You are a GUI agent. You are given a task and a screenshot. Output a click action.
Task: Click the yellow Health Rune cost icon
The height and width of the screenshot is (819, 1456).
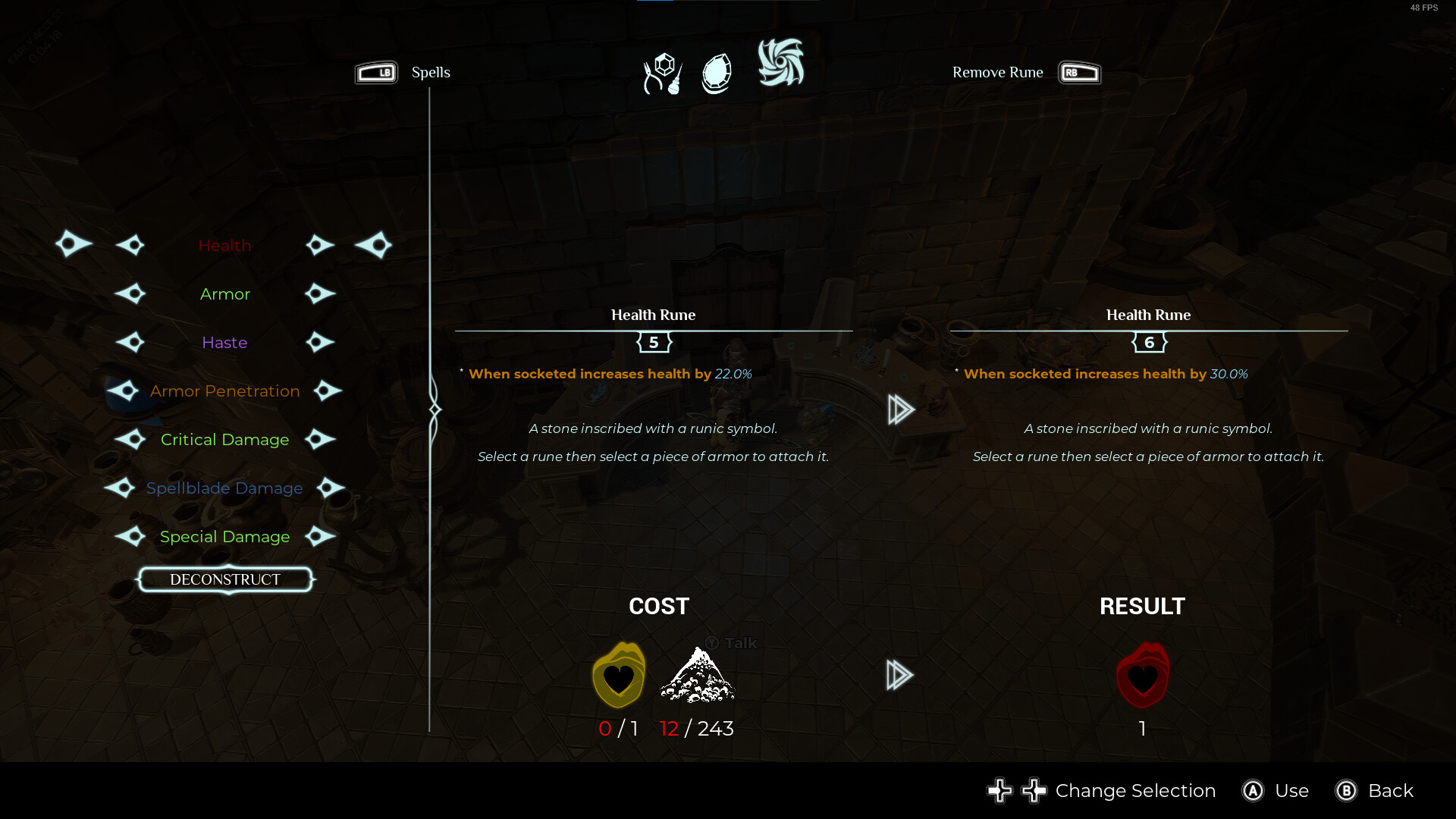[x=619, y=675]
